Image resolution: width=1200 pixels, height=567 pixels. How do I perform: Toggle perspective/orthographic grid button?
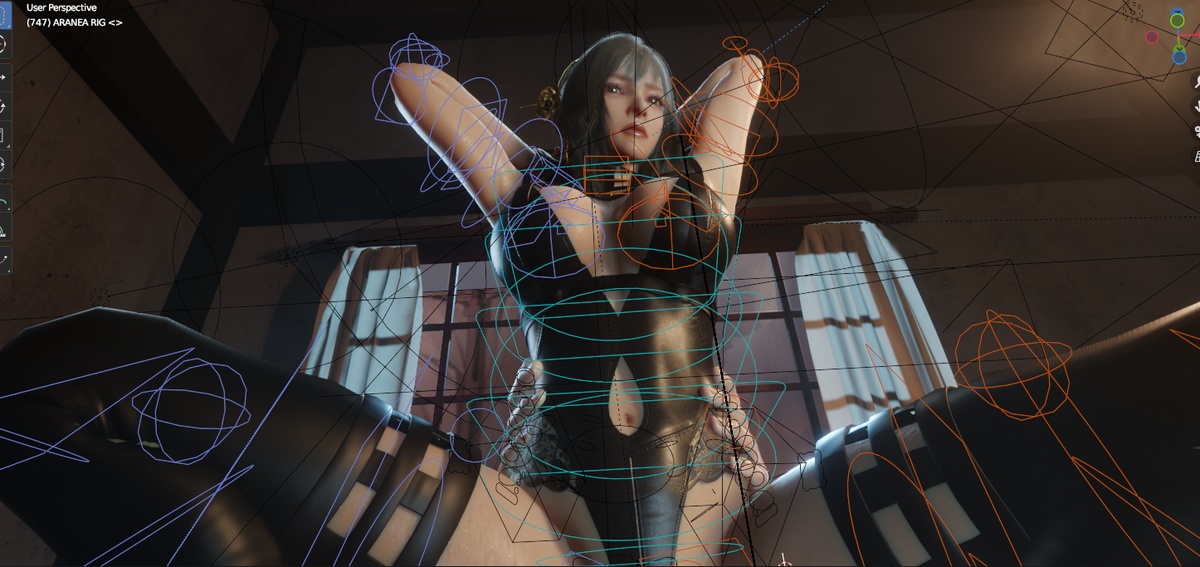[1196, 155]
